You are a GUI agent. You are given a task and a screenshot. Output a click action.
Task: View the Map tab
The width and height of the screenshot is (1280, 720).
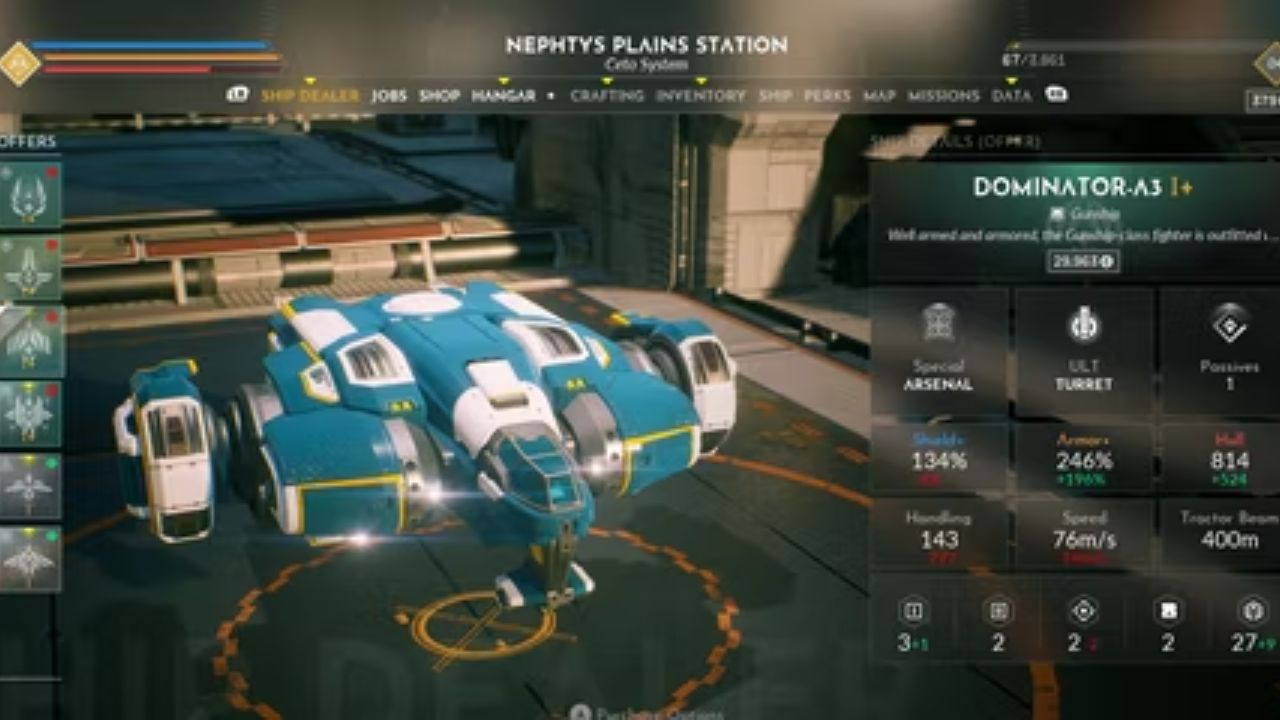pos(879,96)
